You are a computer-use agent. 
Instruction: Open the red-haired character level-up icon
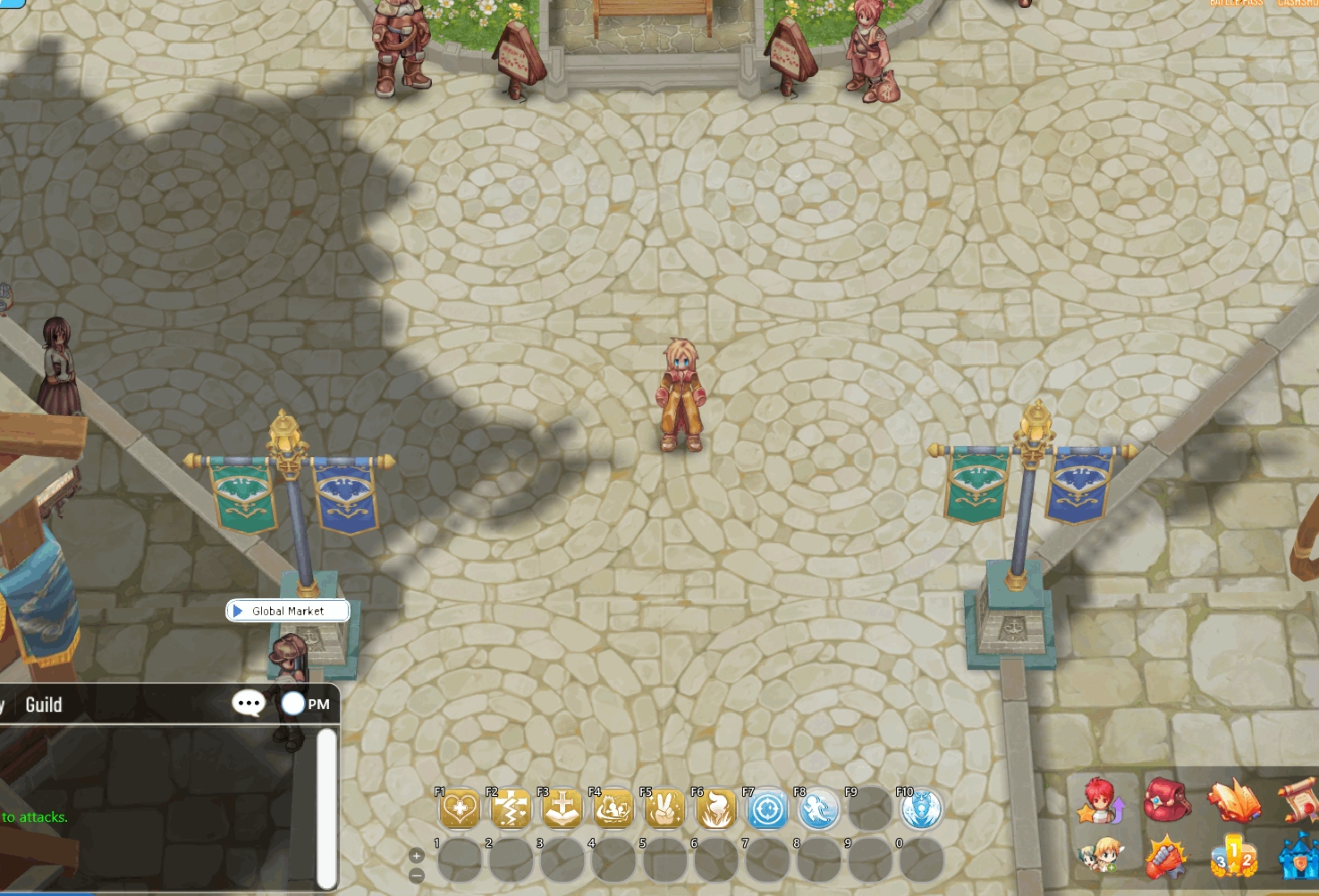pos(1101,800)
